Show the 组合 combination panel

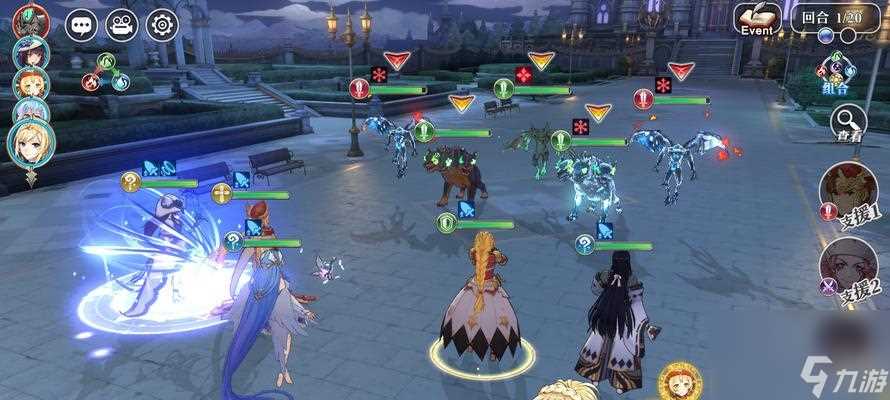pos(835,72)
